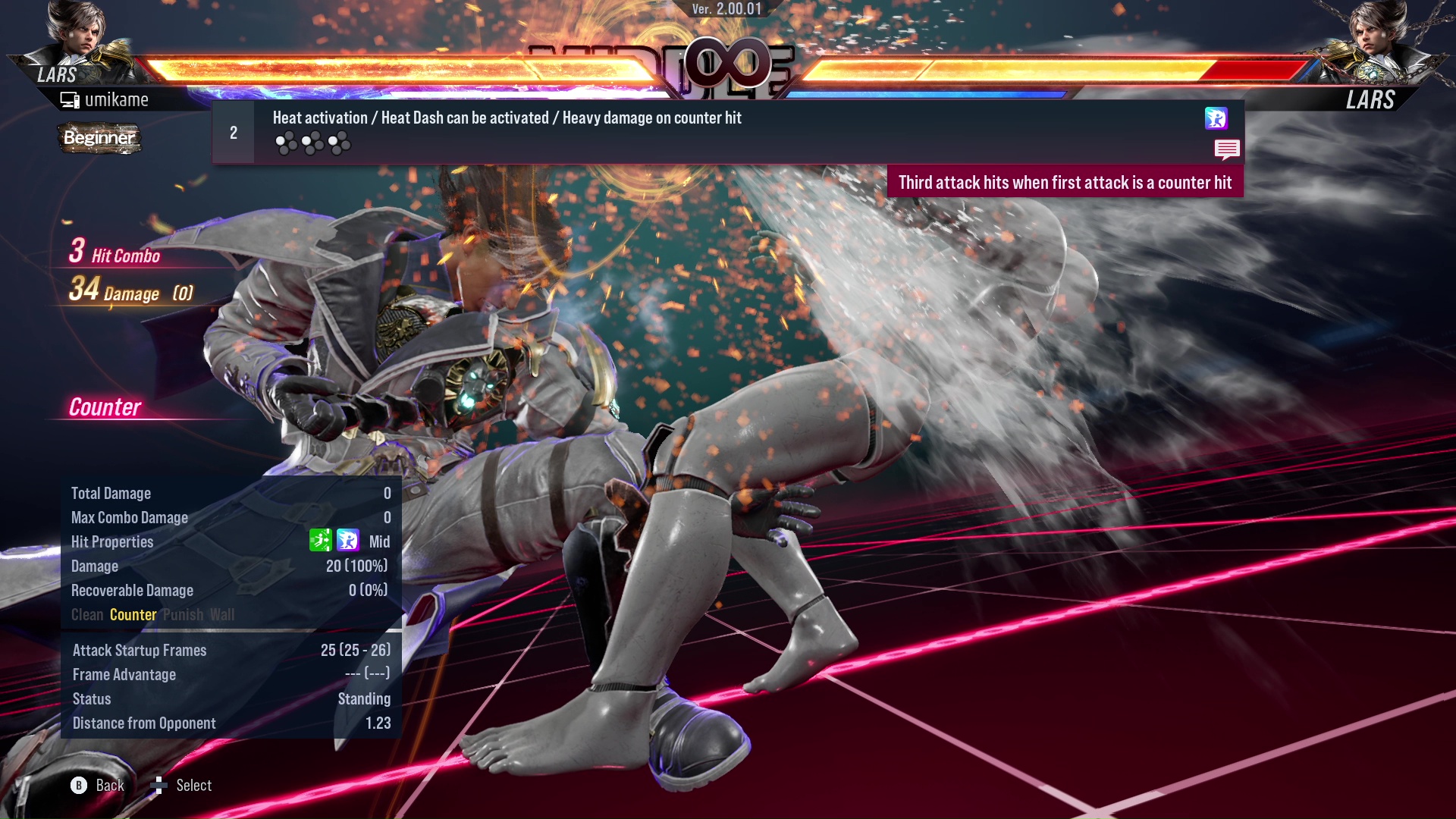
Task: Select the Heat activation icon on the combo step
Action: pyautogui.click(x=1216, y=119)
